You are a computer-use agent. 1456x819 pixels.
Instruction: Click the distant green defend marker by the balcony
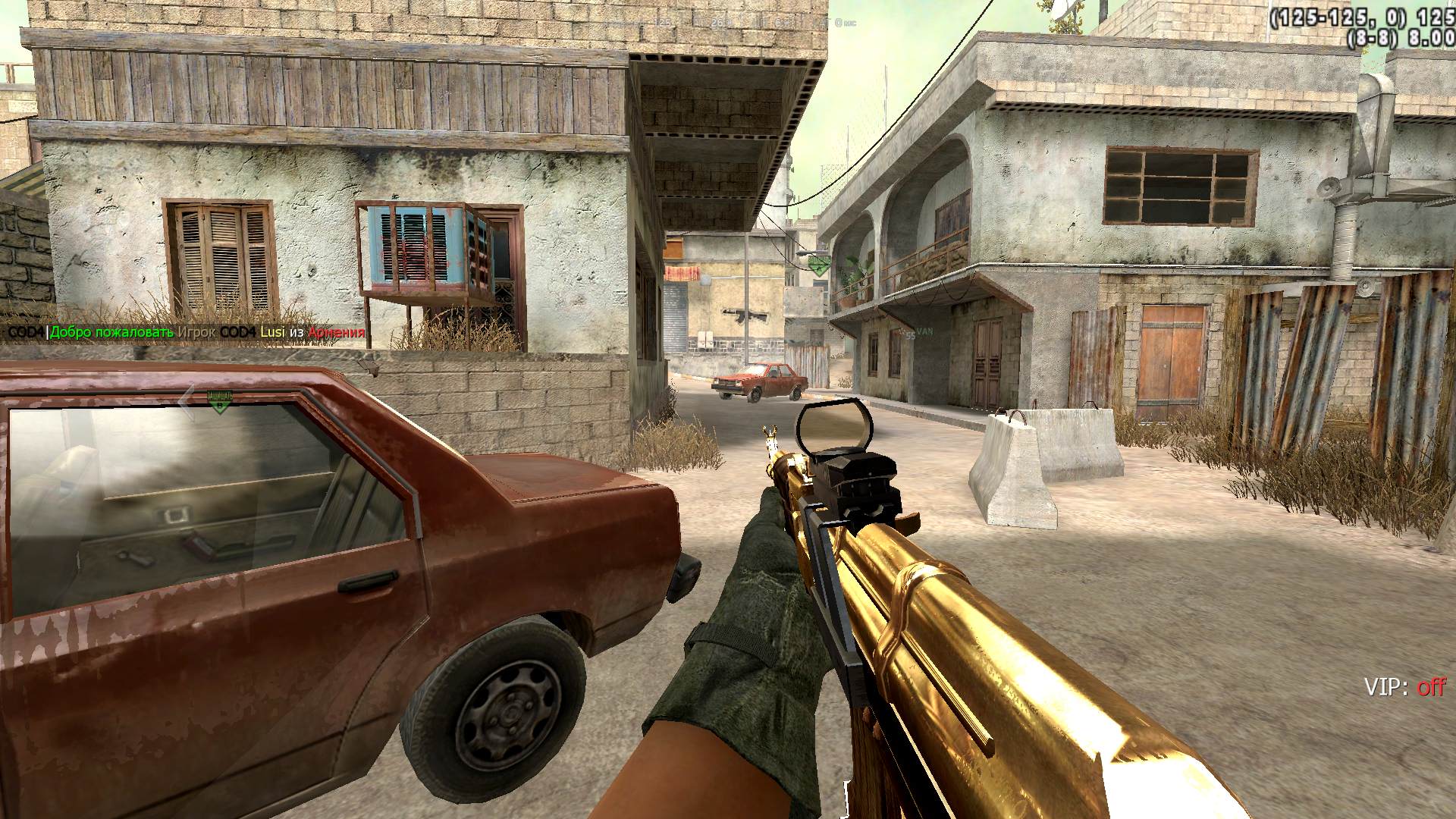coord(818,265)
